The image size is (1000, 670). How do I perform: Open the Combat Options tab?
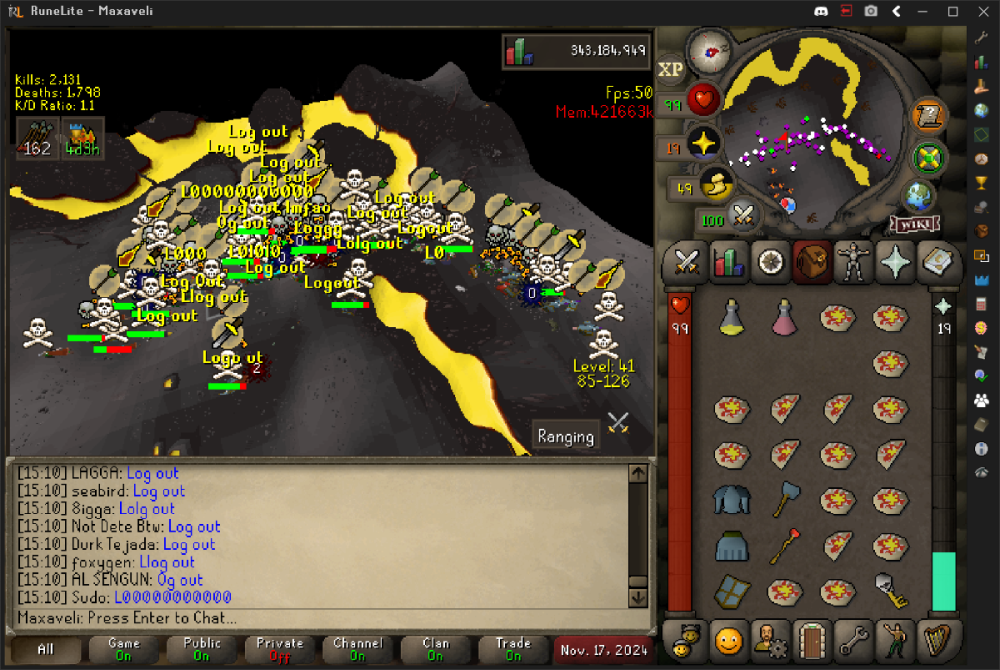686,262
